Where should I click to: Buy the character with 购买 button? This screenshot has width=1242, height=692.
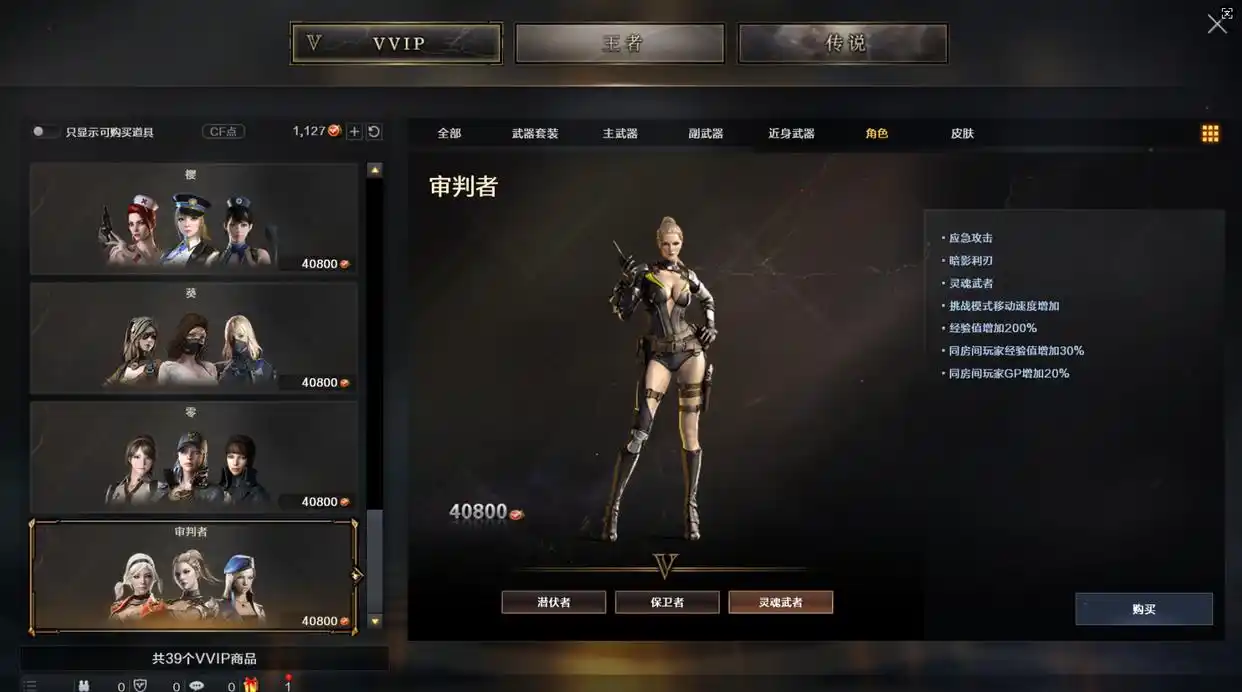coord(1144,609)
